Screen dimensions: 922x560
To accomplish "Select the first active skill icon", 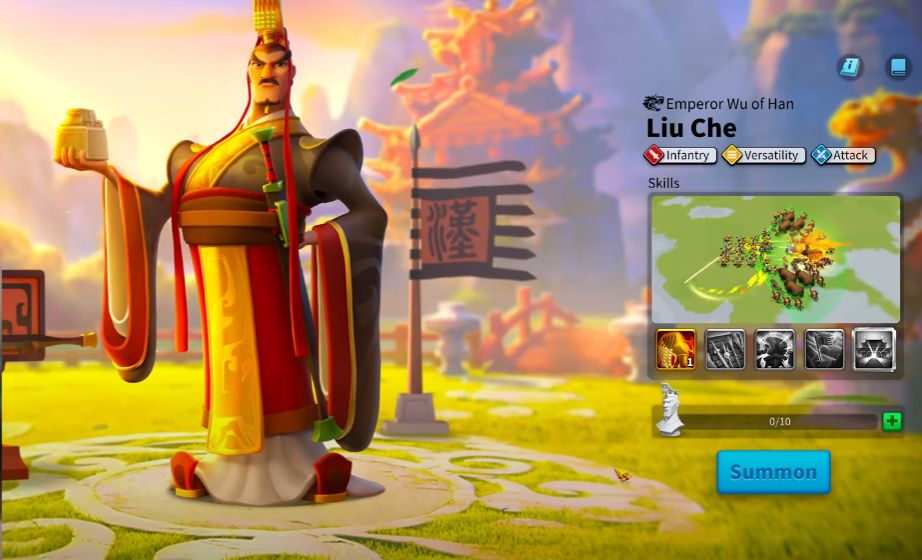I will (x=676, y=349).
